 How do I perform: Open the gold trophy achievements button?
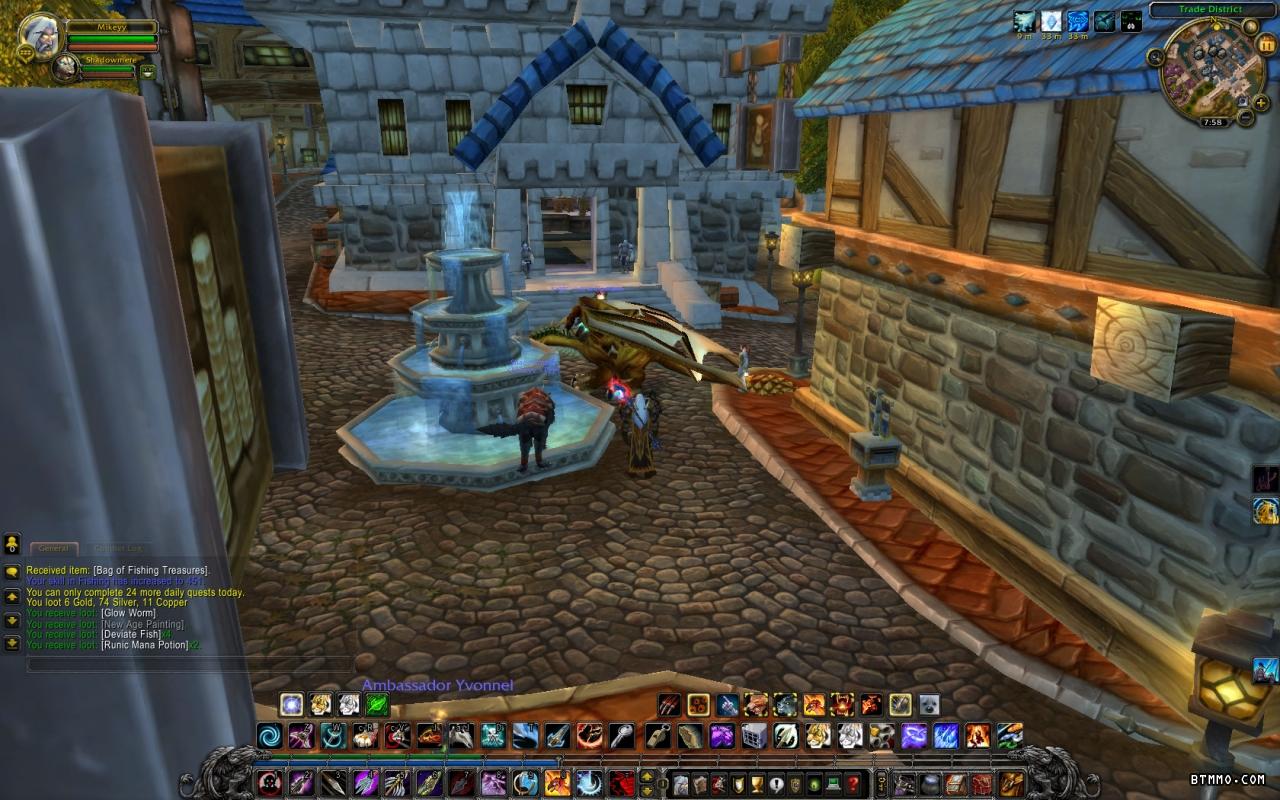pyautogui.click(x=757, y=783)
